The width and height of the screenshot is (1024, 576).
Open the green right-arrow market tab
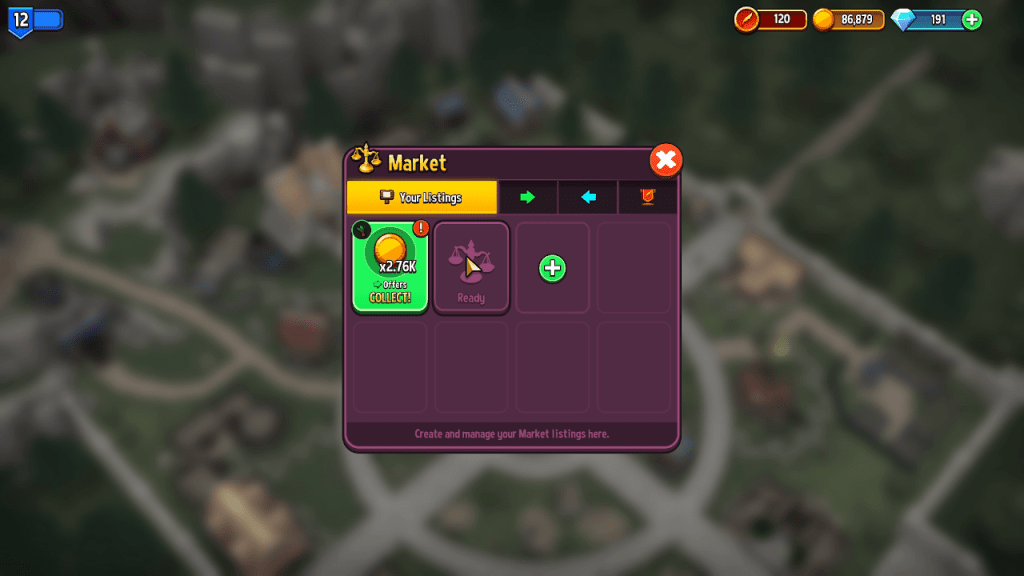(x=527, y=197)
